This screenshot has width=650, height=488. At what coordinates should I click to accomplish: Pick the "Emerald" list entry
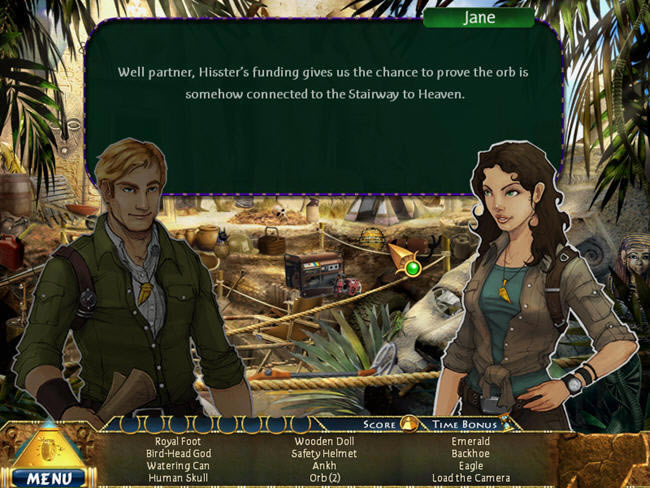pos(470,441)
